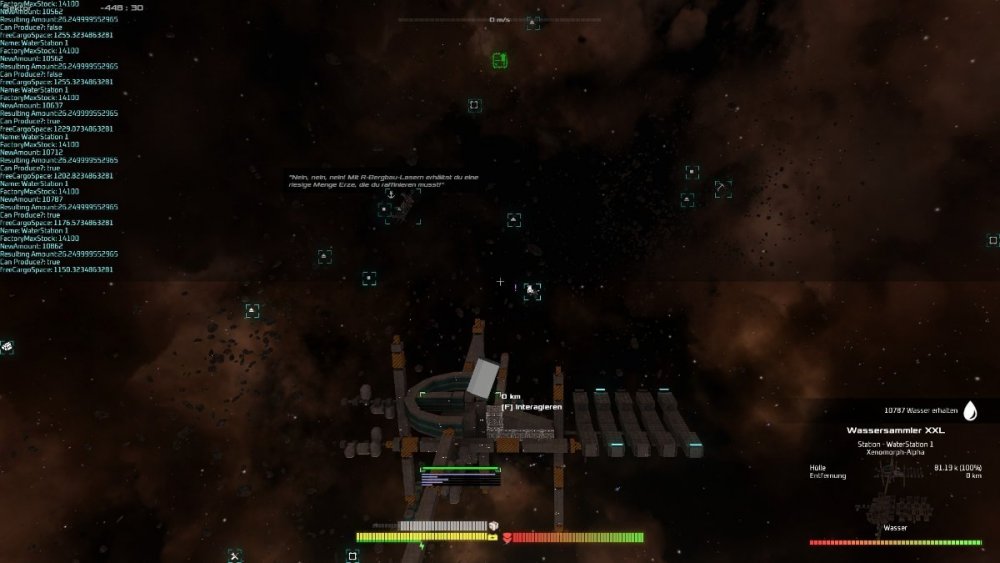Target the pickaxe mining marker
Screen dimensions: 1000x563
(723, 189)
